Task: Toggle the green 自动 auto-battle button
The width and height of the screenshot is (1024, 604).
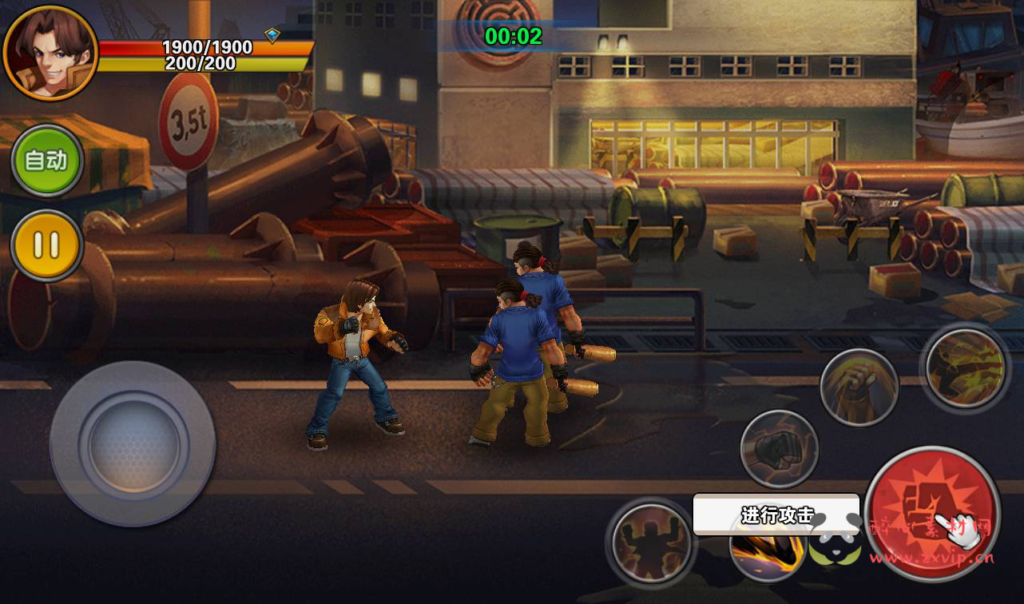Action: pos(46,160)
